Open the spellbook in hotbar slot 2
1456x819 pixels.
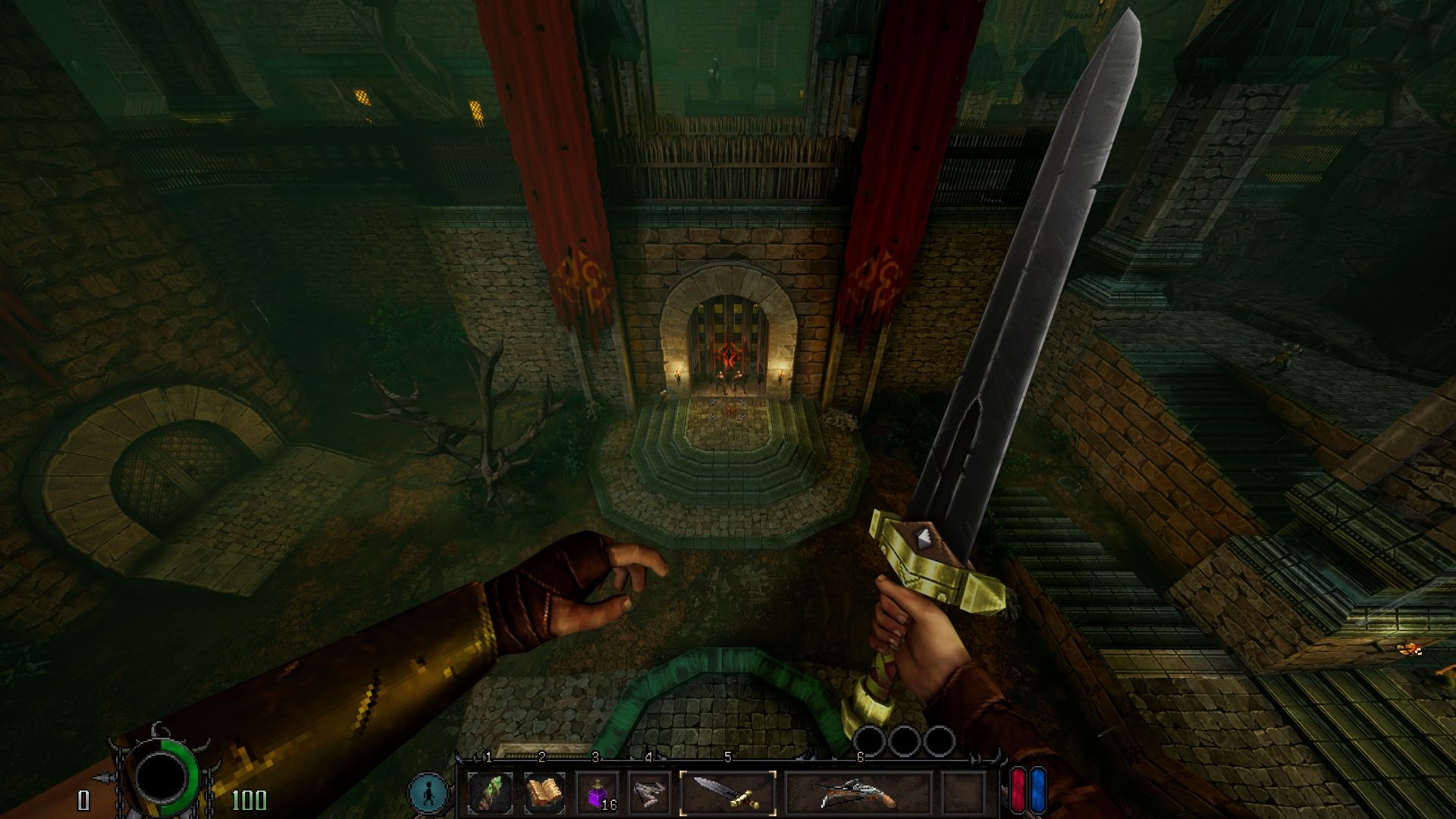(x=544, y=793)
